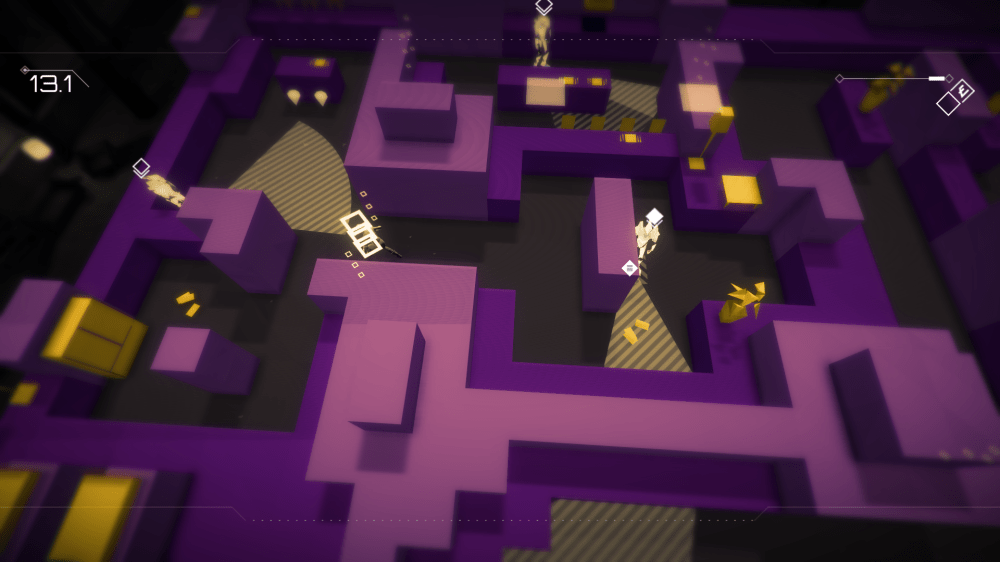The image size is (1000, 562).
Task: Select the empty diamond gadget slot
Action: click(x=947, y=103)
